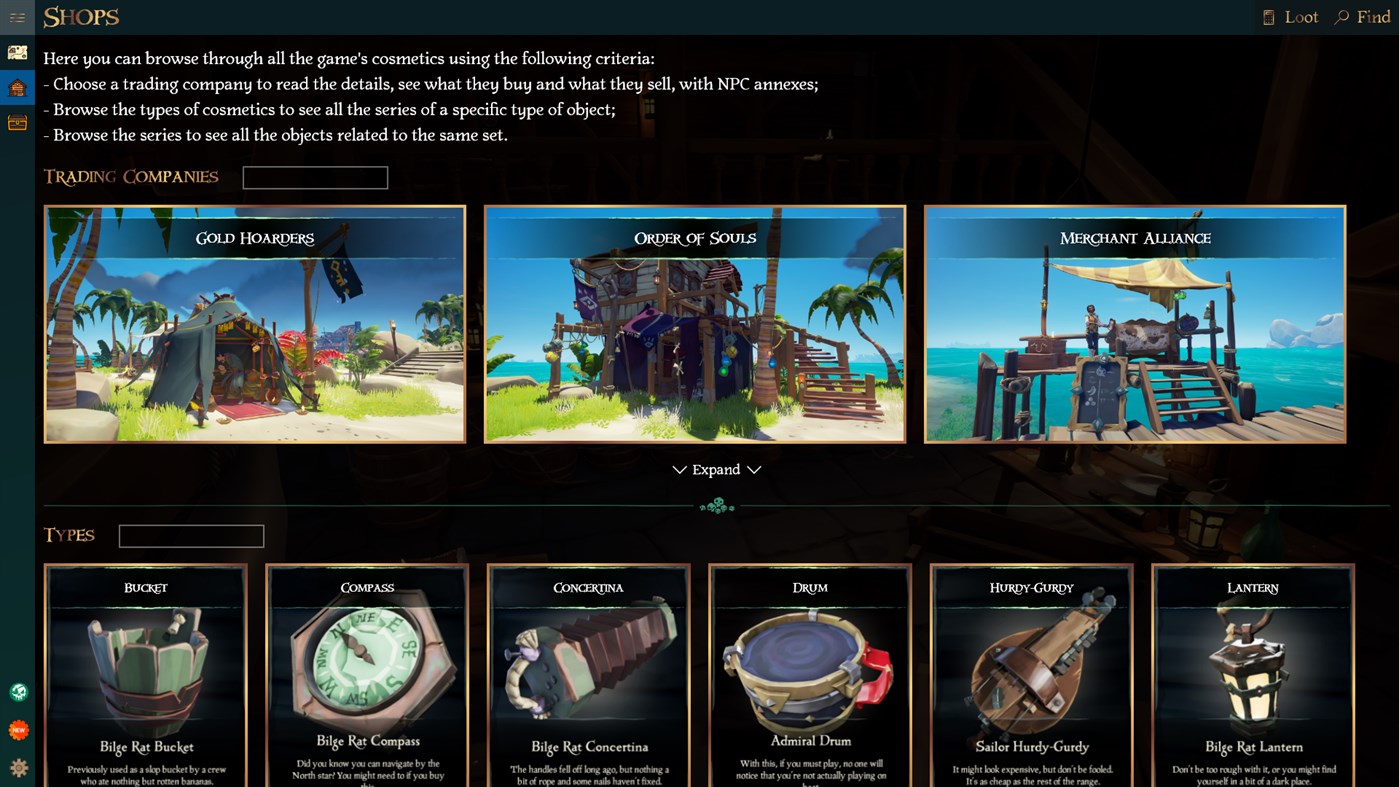Click the Trading Companies search field
This screenshot has width=1399, height=787.
315,177
